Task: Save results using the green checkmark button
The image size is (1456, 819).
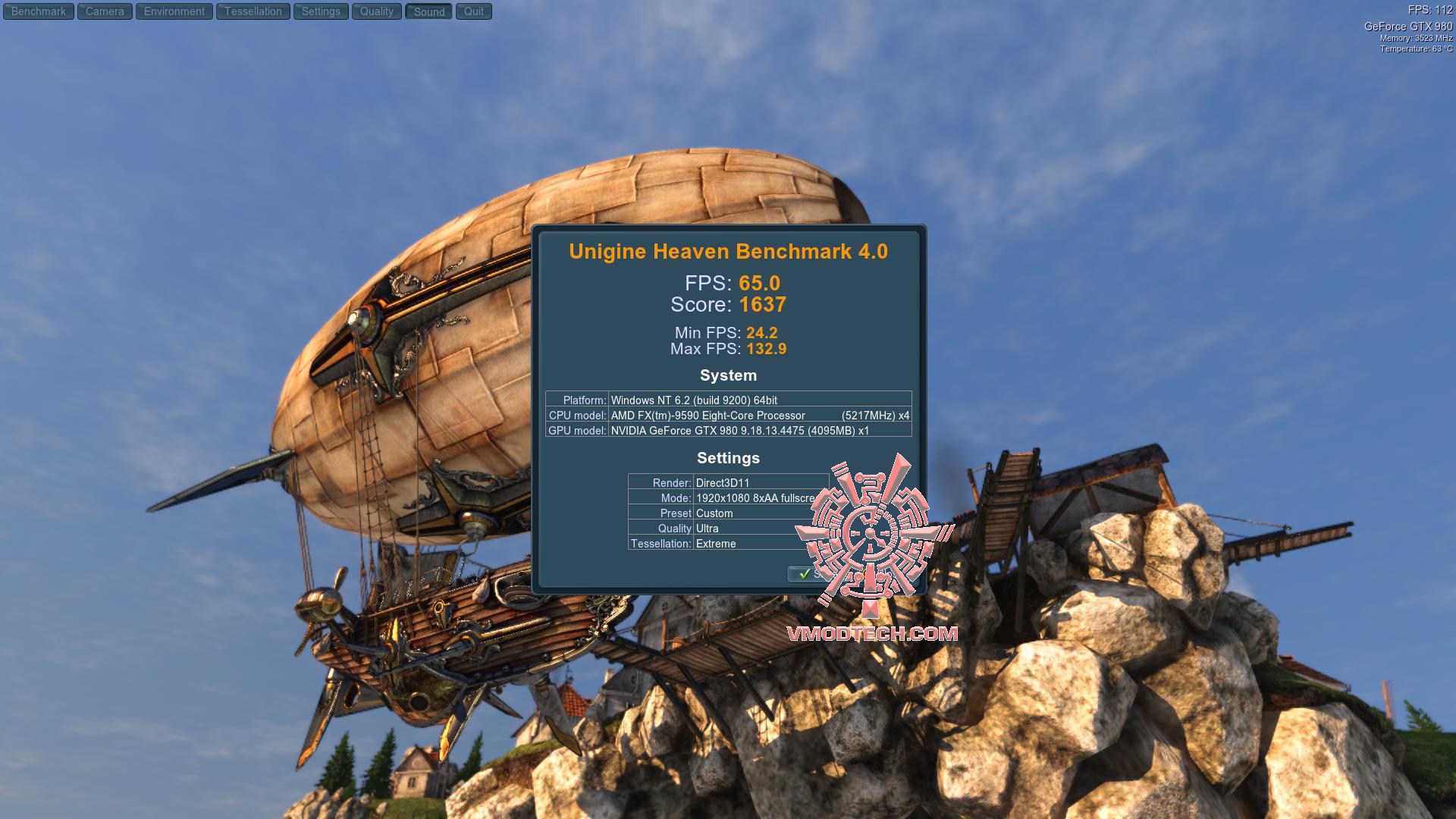Action: pos(805,574)
